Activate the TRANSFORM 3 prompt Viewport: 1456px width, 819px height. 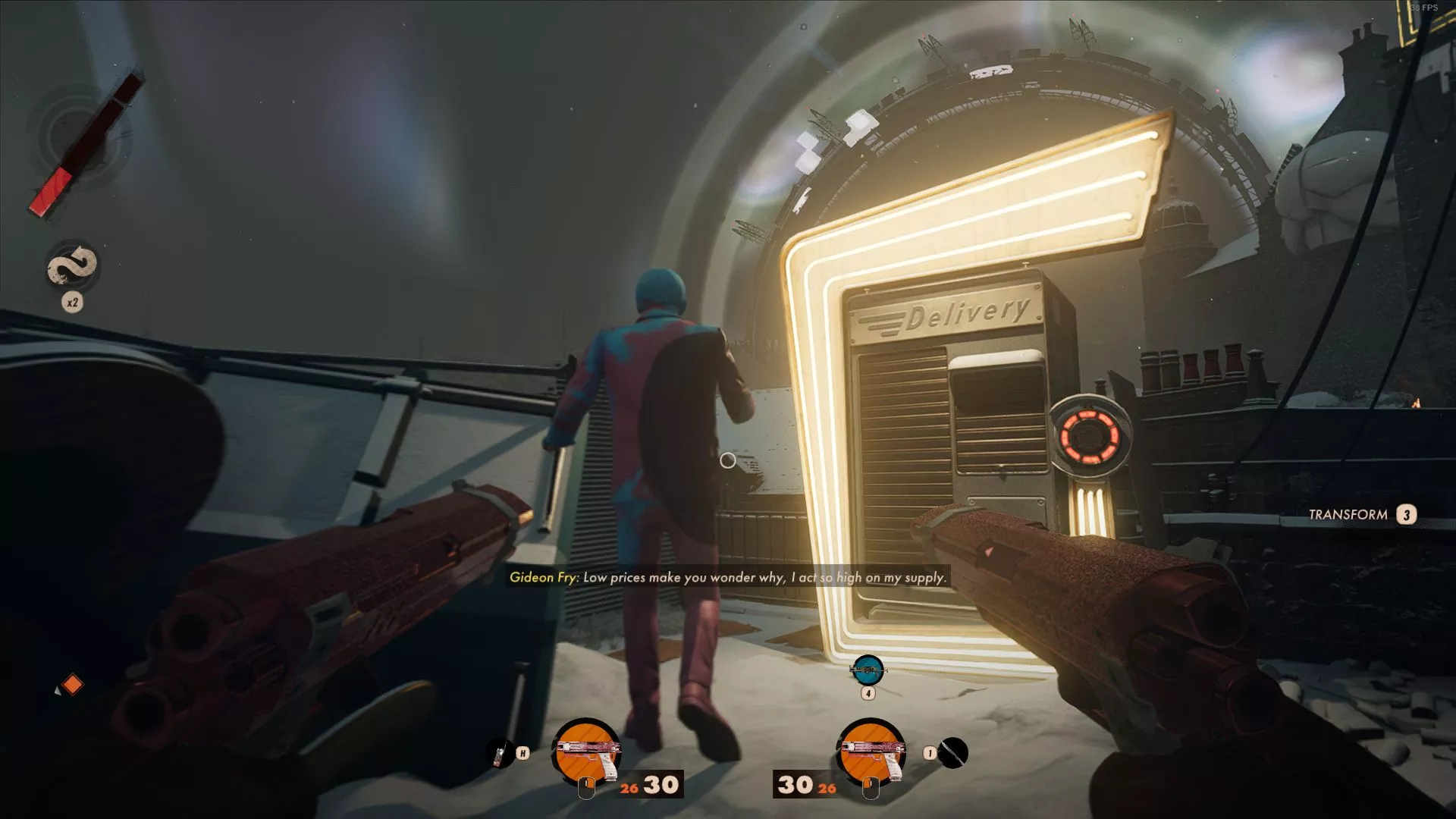tap(1361, 515)
